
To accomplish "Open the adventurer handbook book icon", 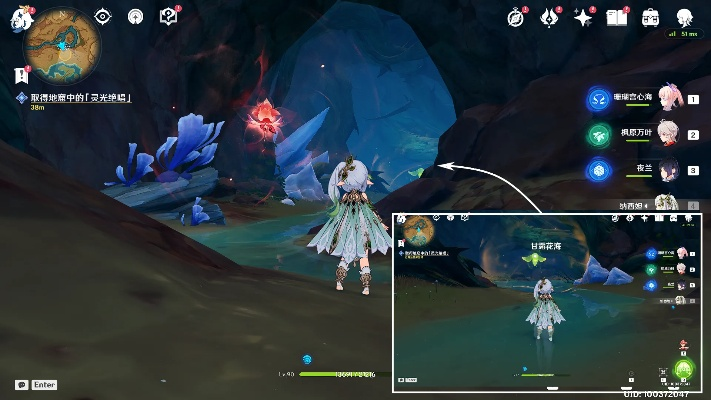I will (x=617, y=17).
